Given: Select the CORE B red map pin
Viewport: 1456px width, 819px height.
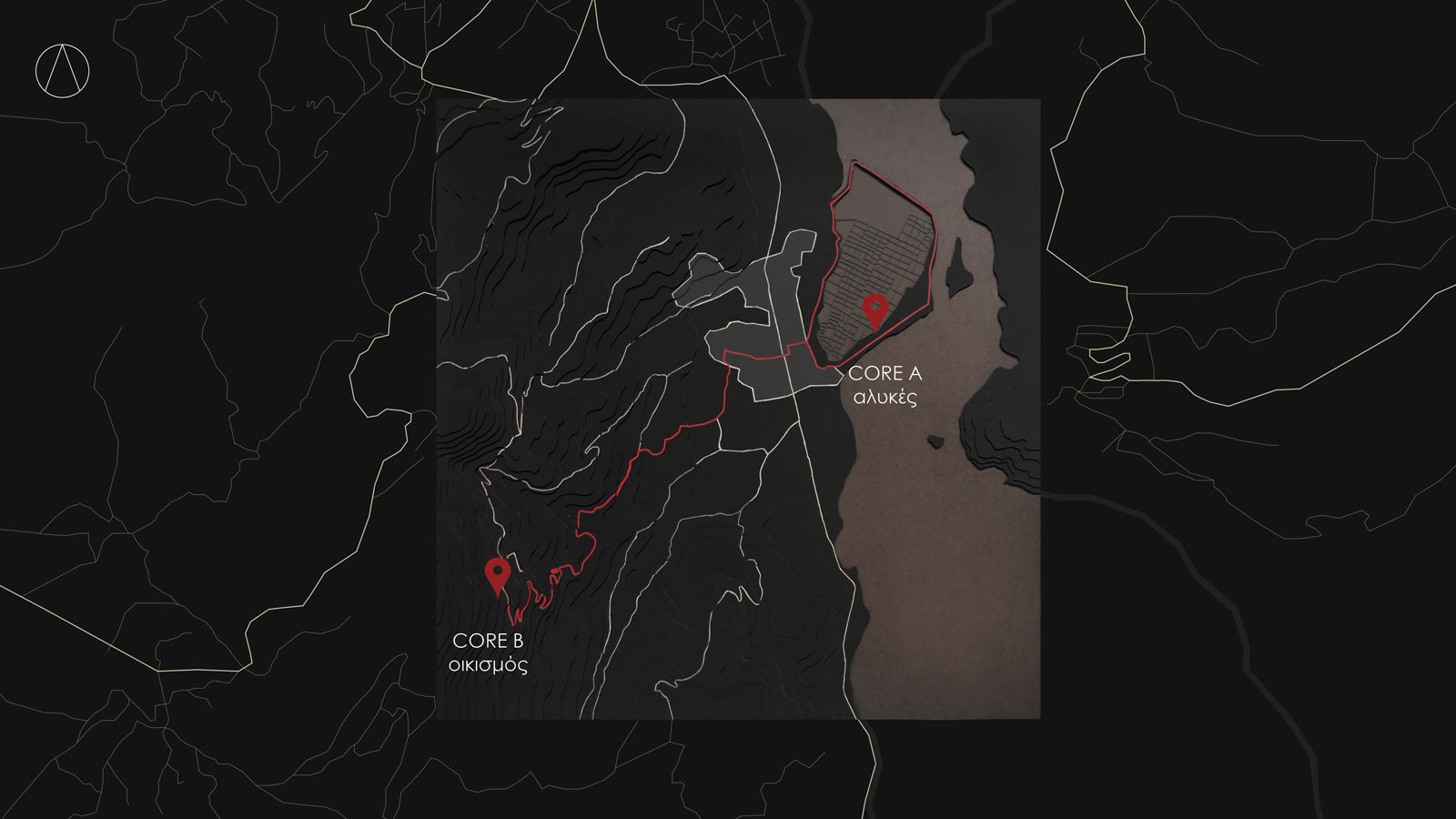Looking at the screenshot, I should [497, 574].
